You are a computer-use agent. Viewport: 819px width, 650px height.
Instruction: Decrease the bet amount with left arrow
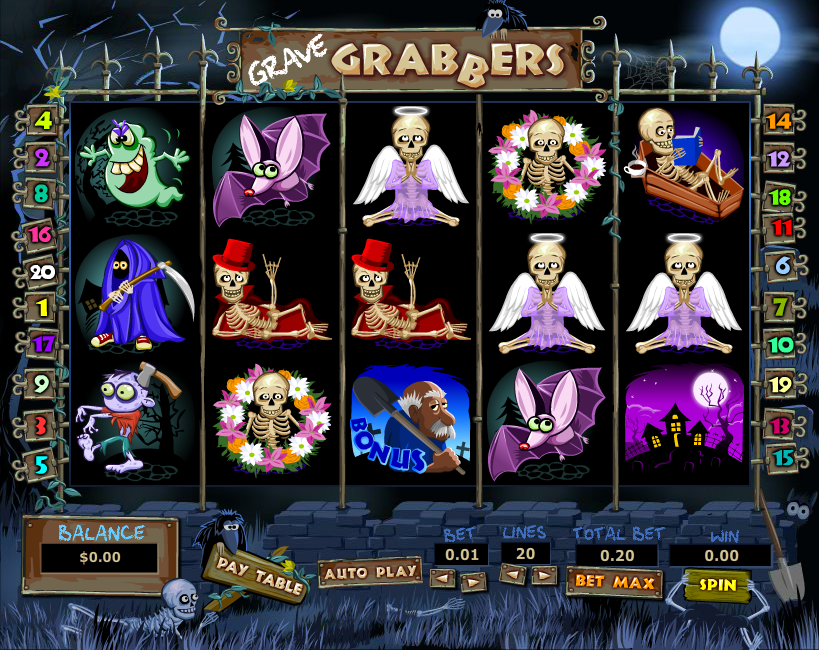[442, 579]
